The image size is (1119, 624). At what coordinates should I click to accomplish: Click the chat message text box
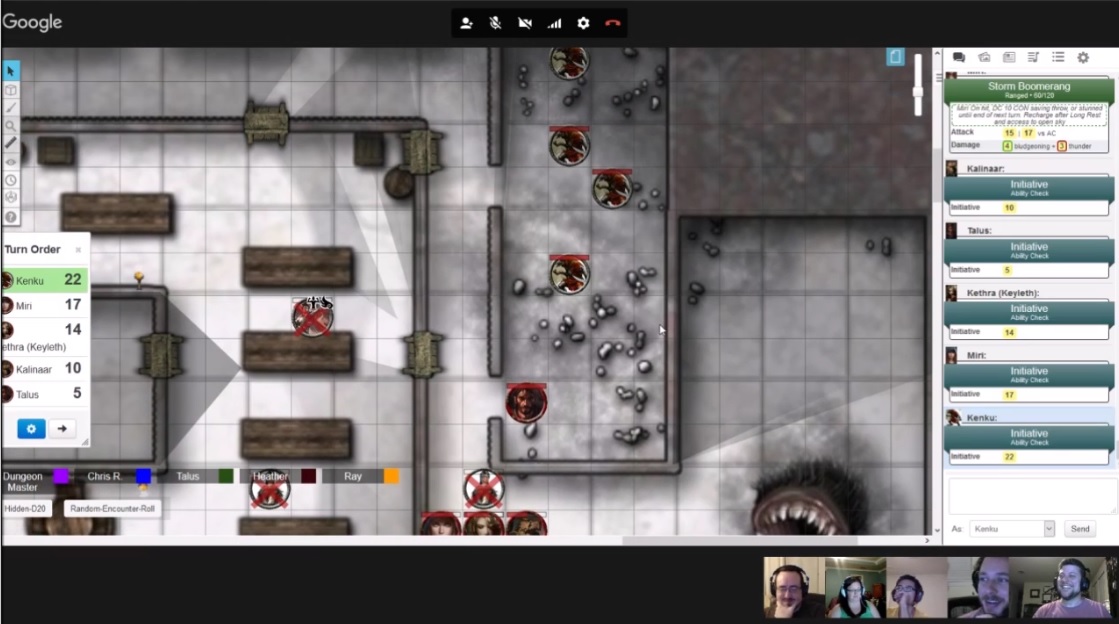1031,496
